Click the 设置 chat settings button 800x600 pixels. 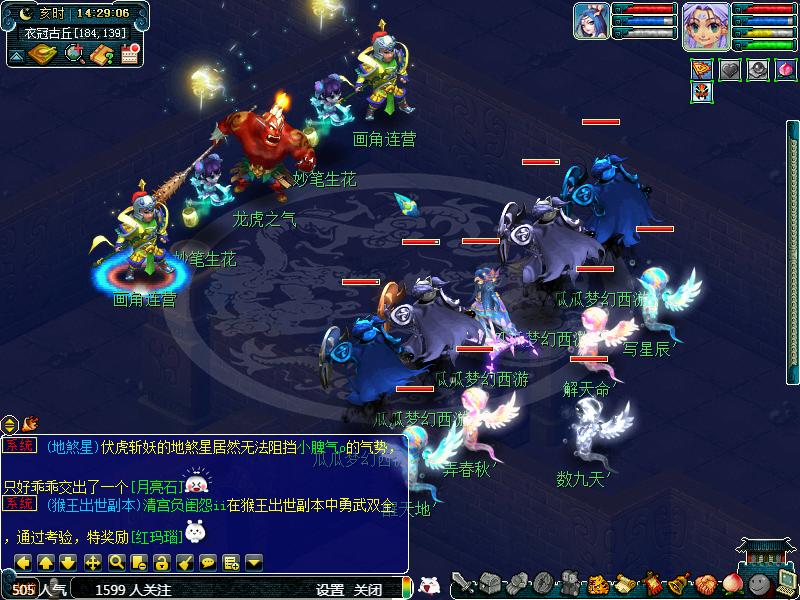coord(330,590)
